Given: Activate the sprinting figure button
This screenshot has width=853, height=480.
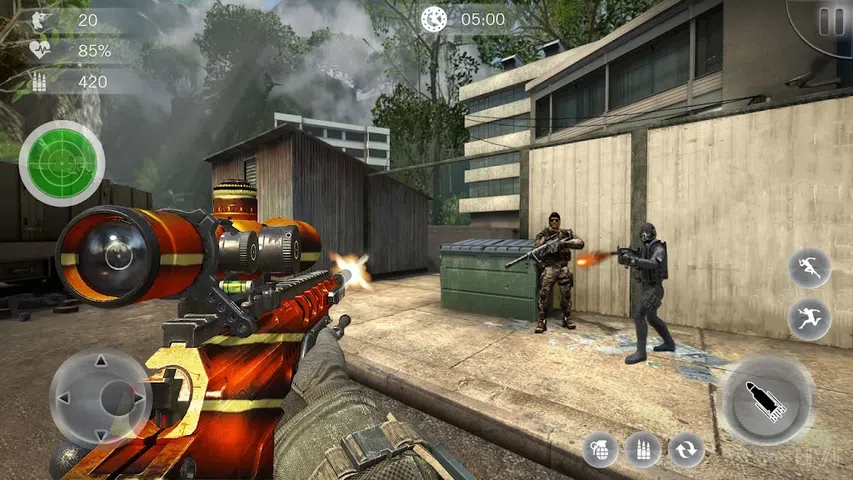Looking at the screenshot, I should click(809, 268).
